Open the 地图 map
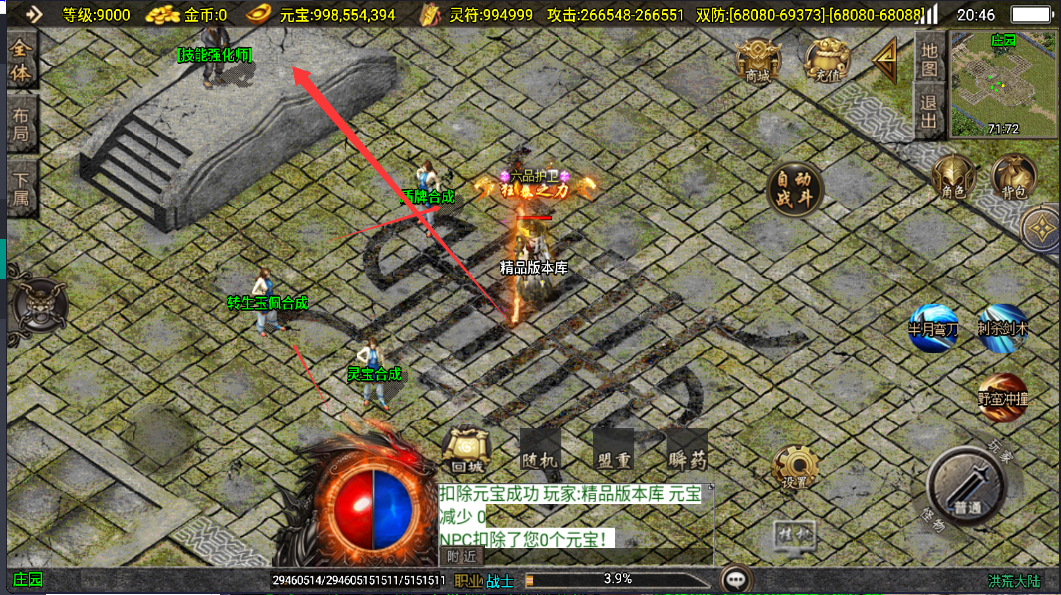This screenshot has width=1061, height=595. click(929, 58)
